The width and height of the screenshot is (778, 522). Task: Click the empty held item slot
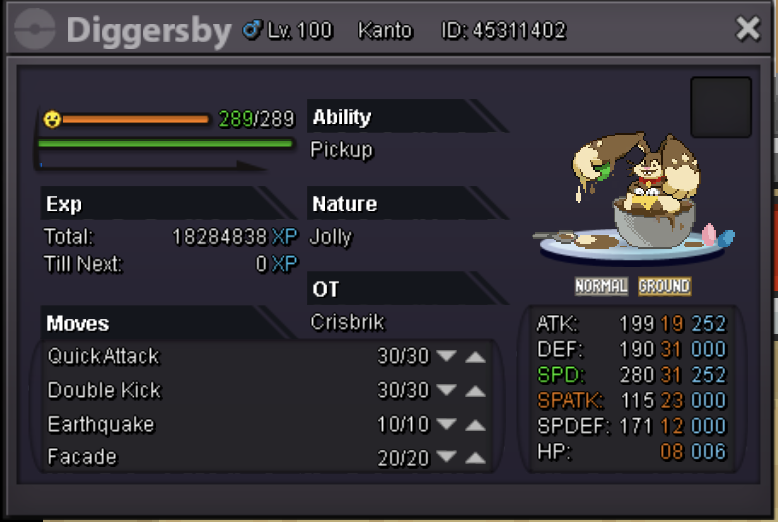[x=720, y=107]
